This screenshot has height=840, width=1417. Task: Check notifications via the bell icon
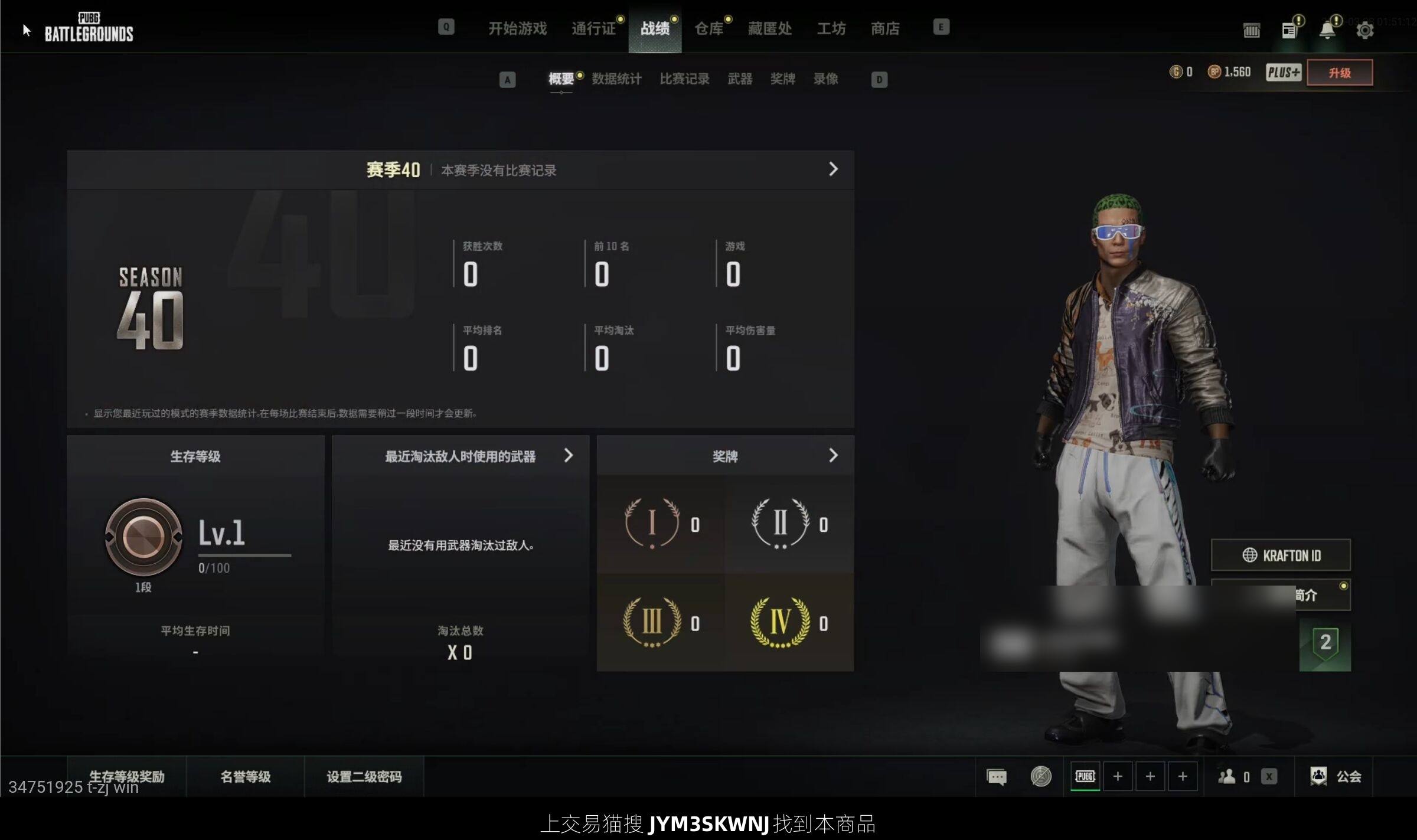(1327, 30)
